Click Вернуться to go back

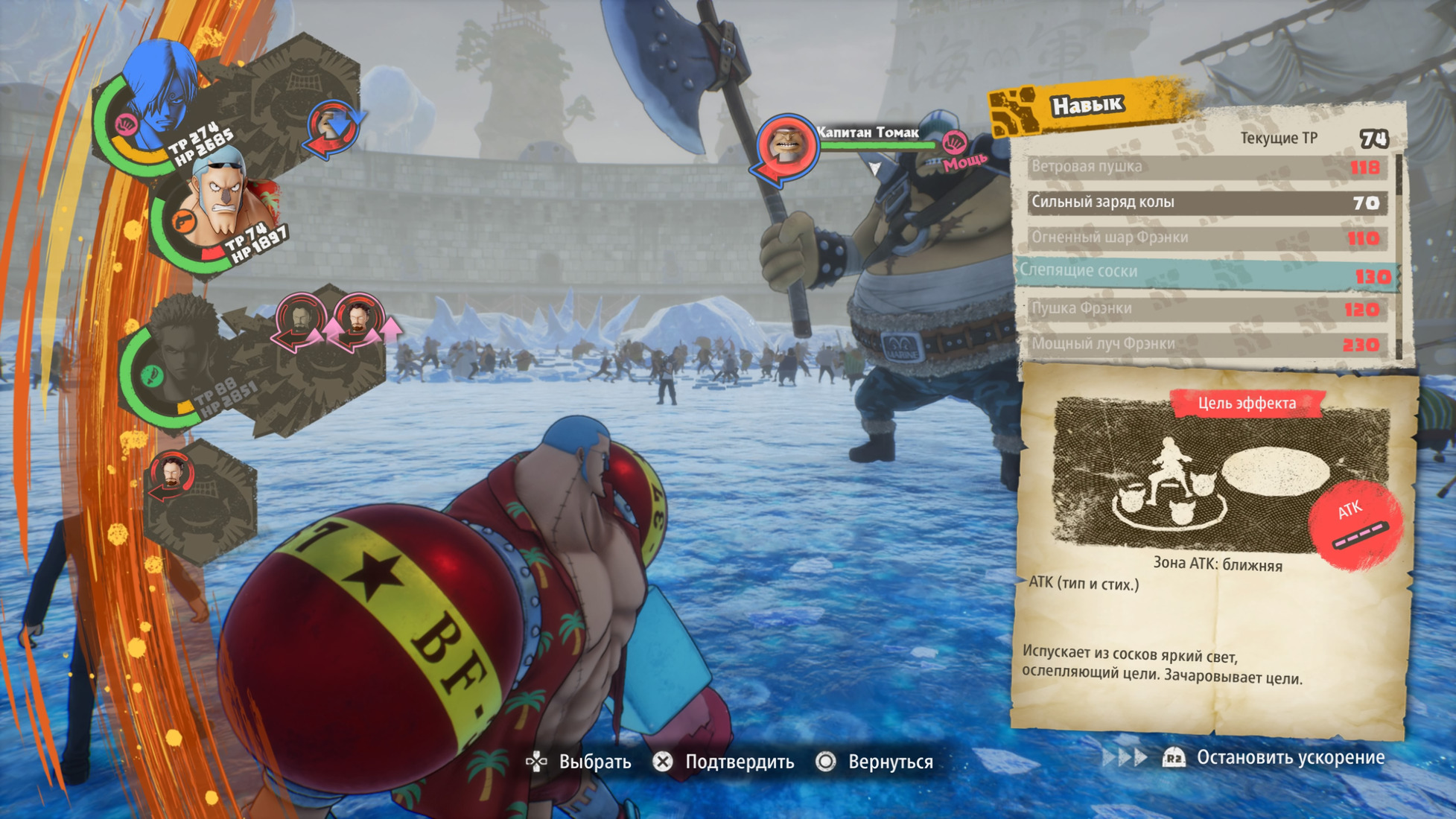877,762
